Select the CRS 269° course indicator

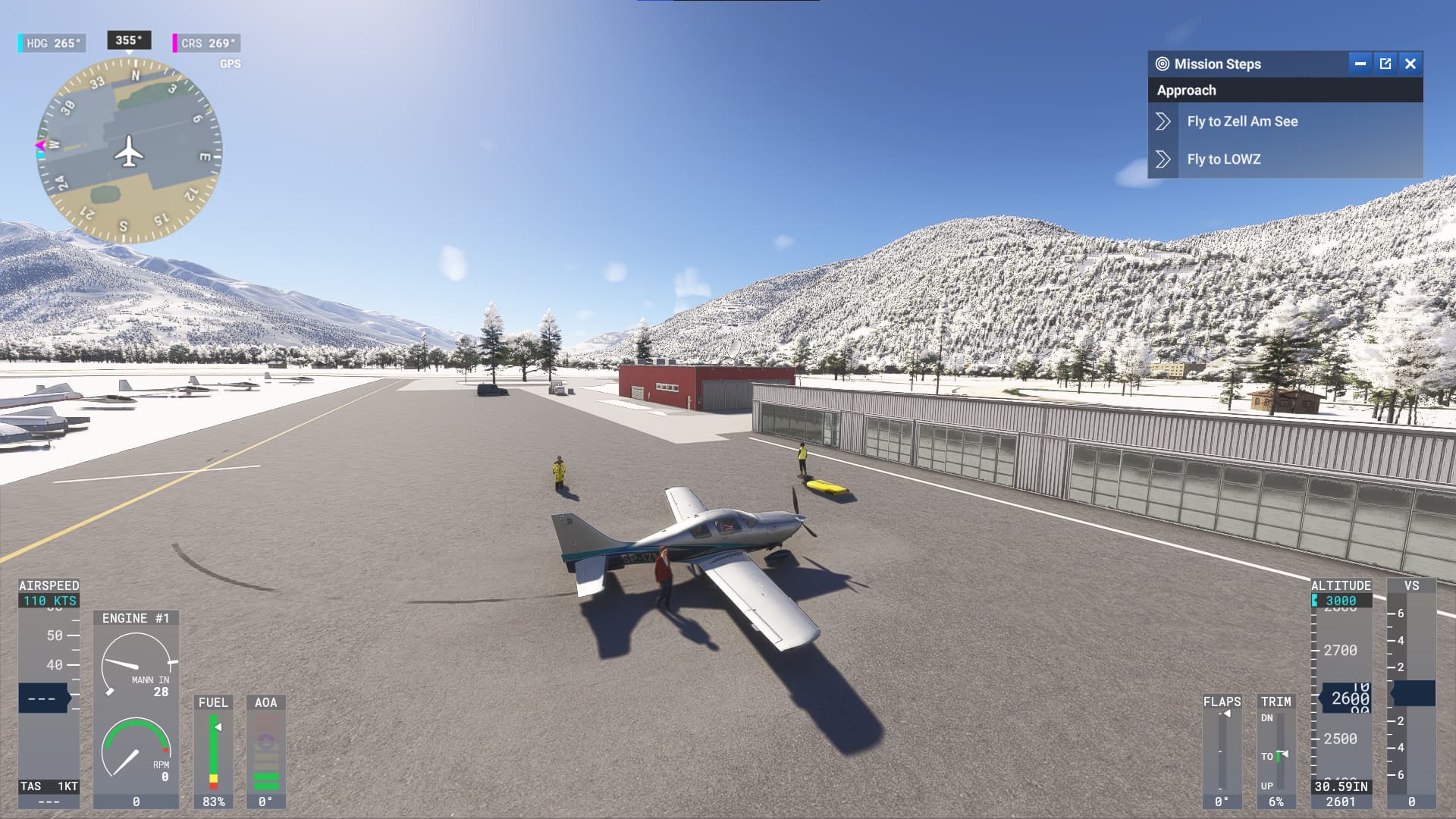[x=205, y=43]
